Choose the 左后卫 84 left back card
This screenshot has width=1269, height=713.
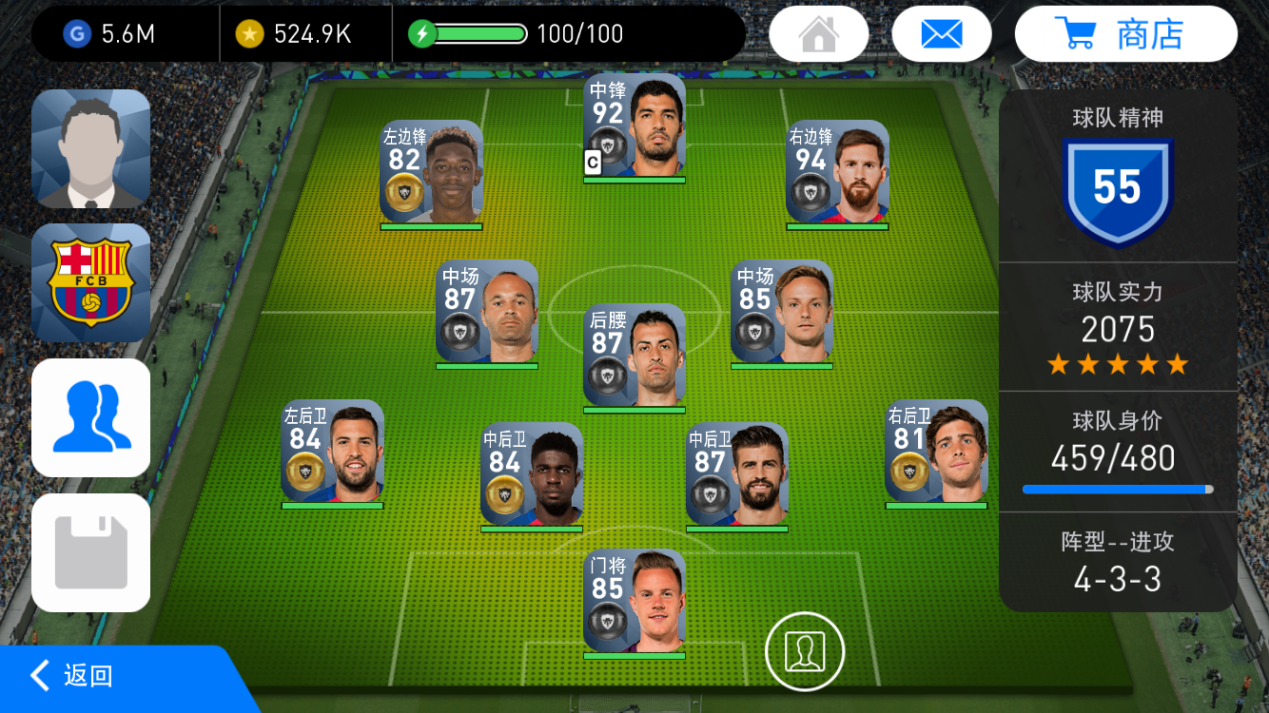332,452
